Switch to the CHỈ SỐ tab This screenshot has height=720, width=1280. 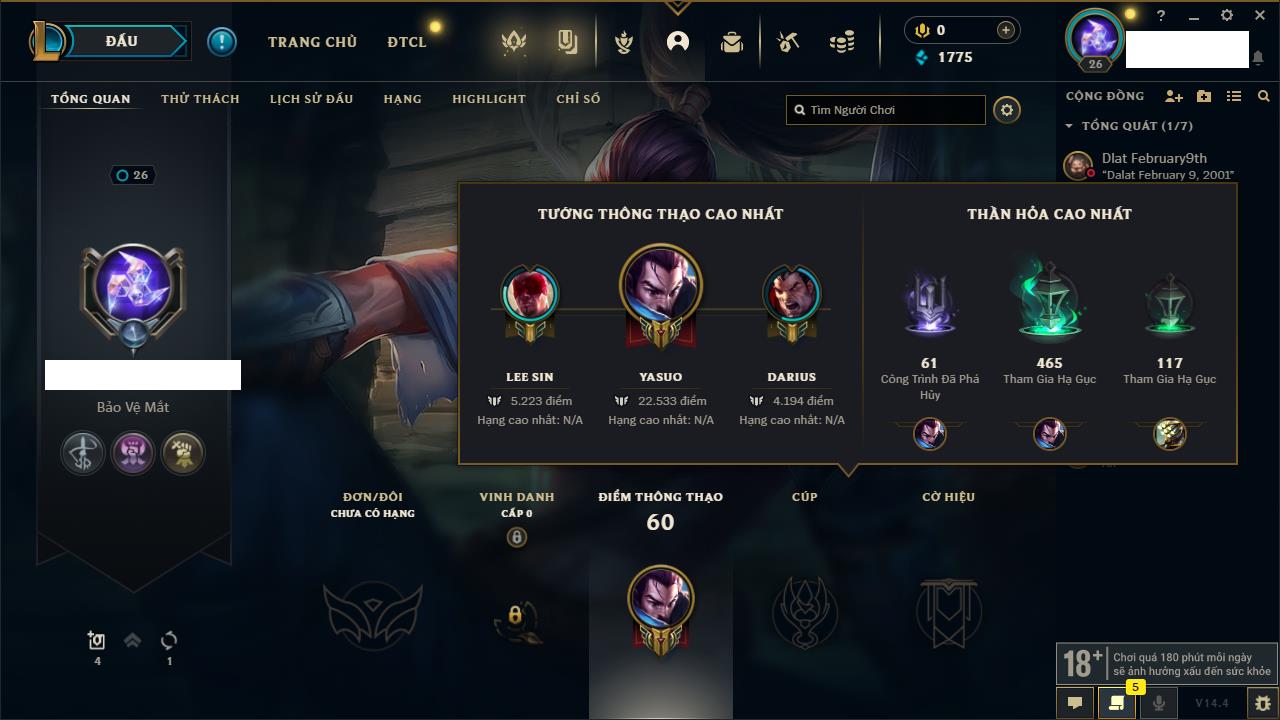click(578, 99)
